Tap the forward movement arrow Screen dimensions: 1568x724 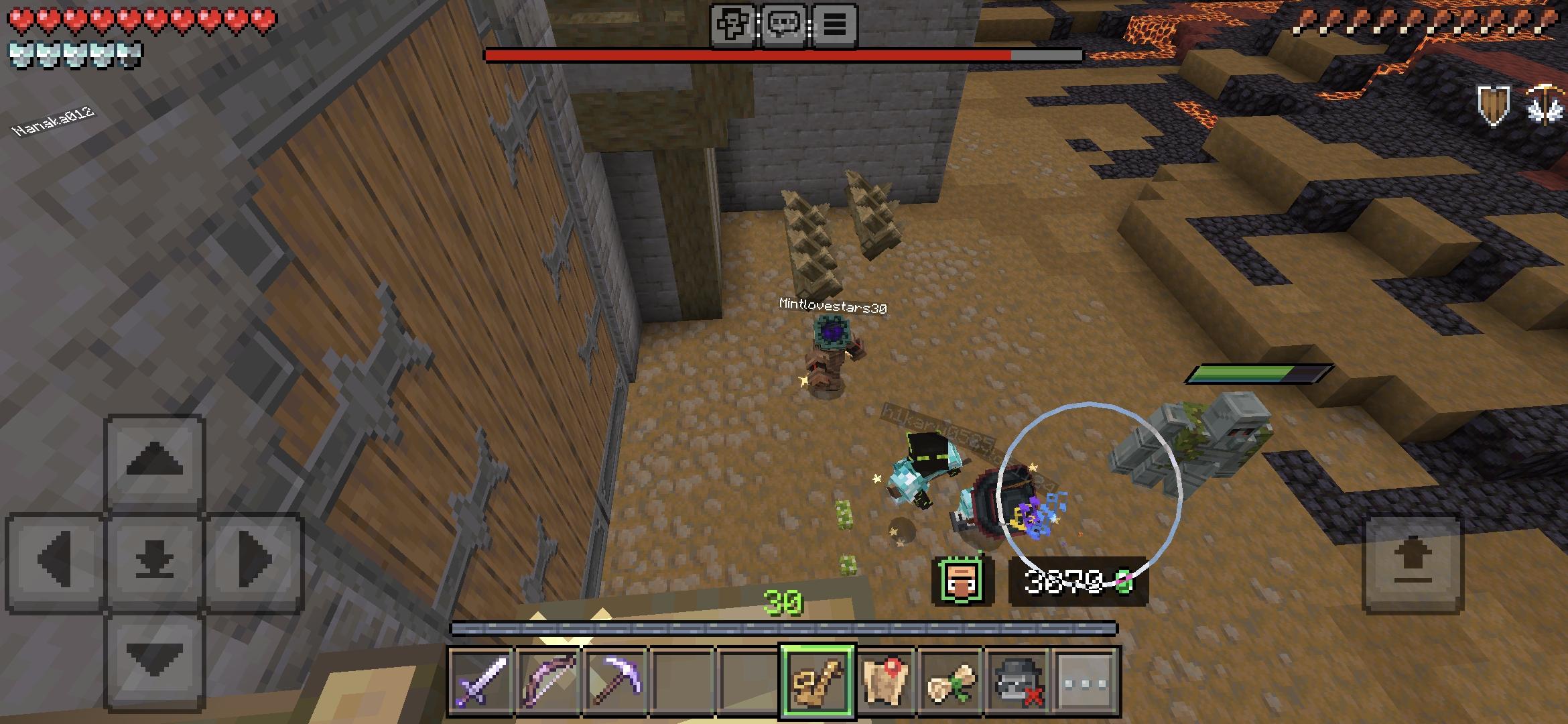(x=153, y=465)
